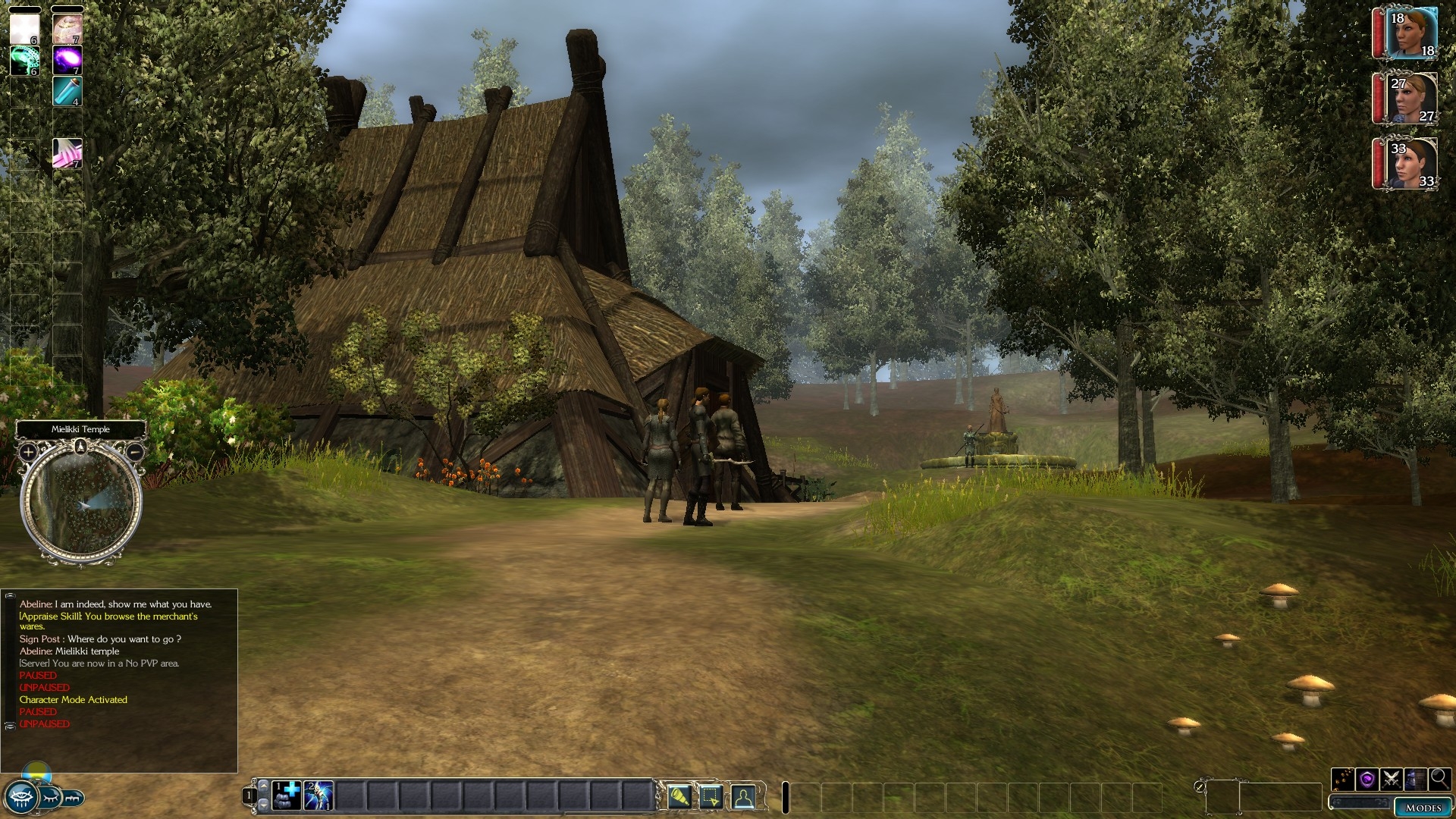Open the Modes panel
Viewport: 1456px width, 819px height.
click(x=1423, y=807)
